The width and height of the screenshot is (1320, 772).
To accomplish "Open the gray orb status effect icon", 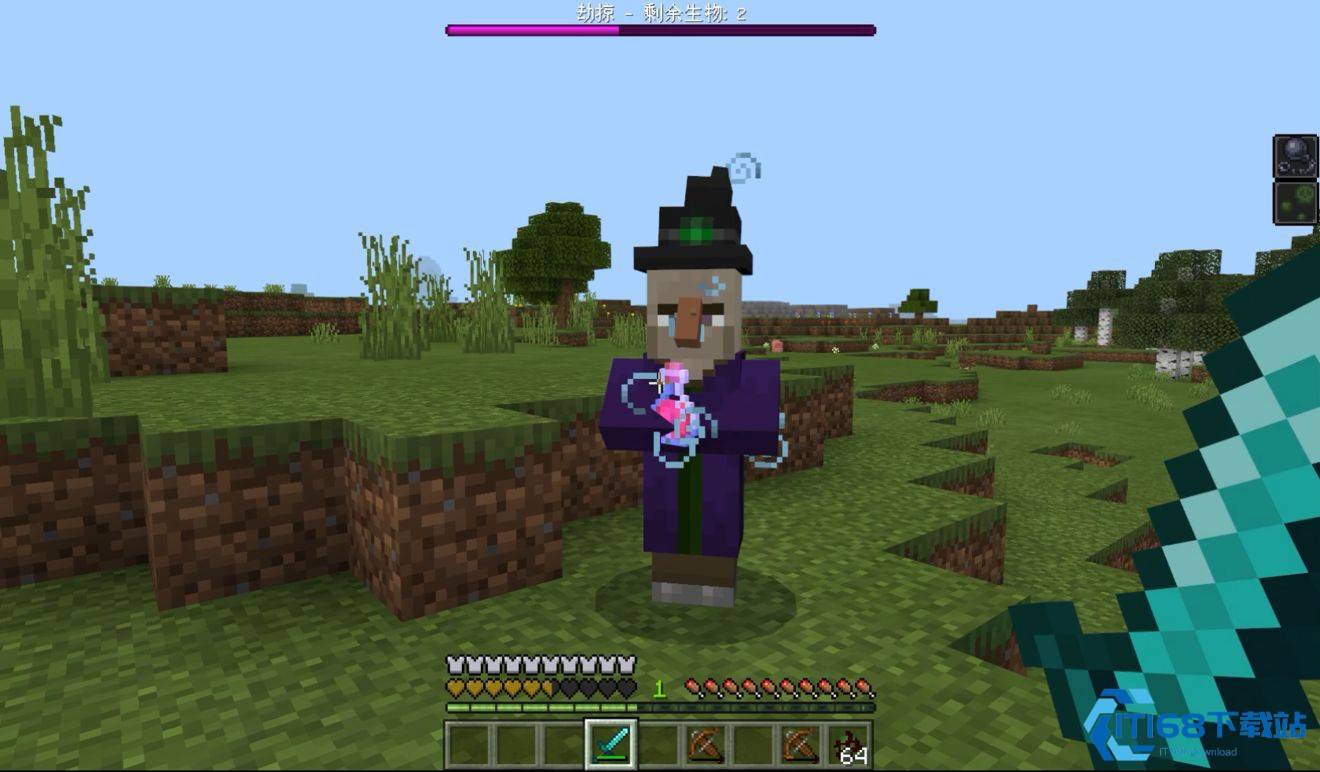I will click(x=1295, y=156).
